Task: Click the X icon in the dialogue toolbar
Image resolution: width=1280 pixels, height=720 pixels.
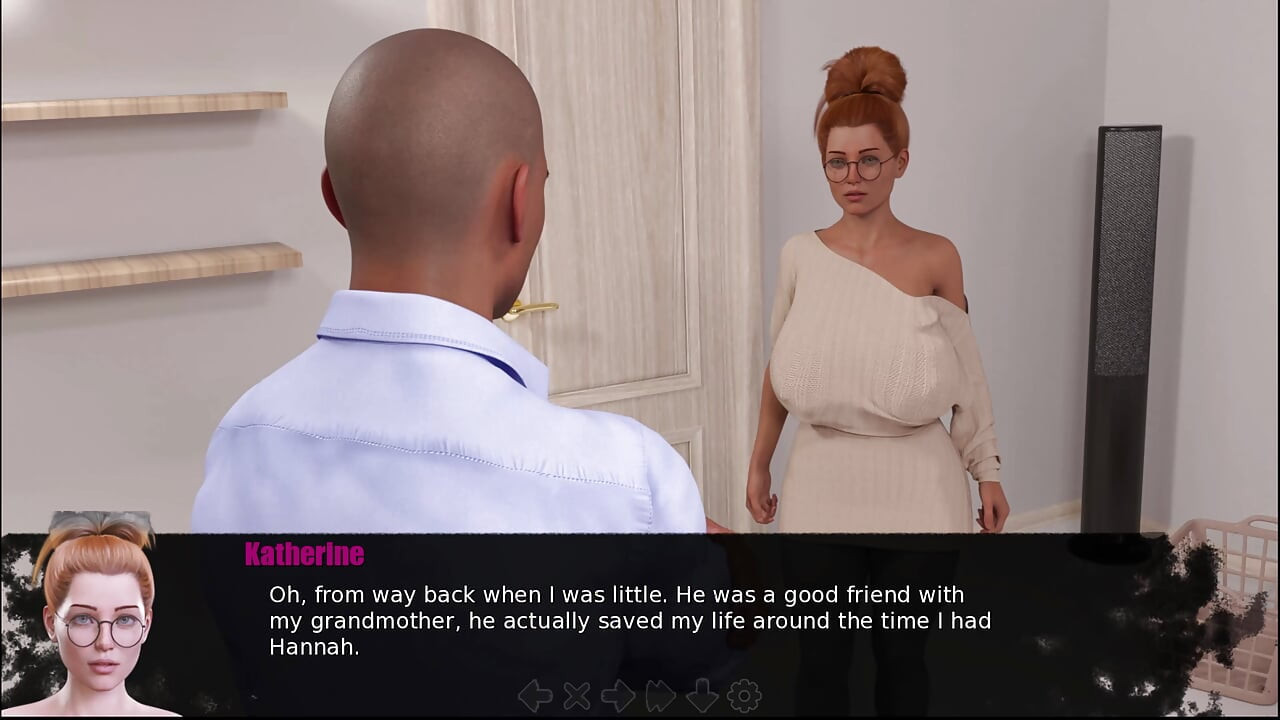Action: (x=577, y=696)
